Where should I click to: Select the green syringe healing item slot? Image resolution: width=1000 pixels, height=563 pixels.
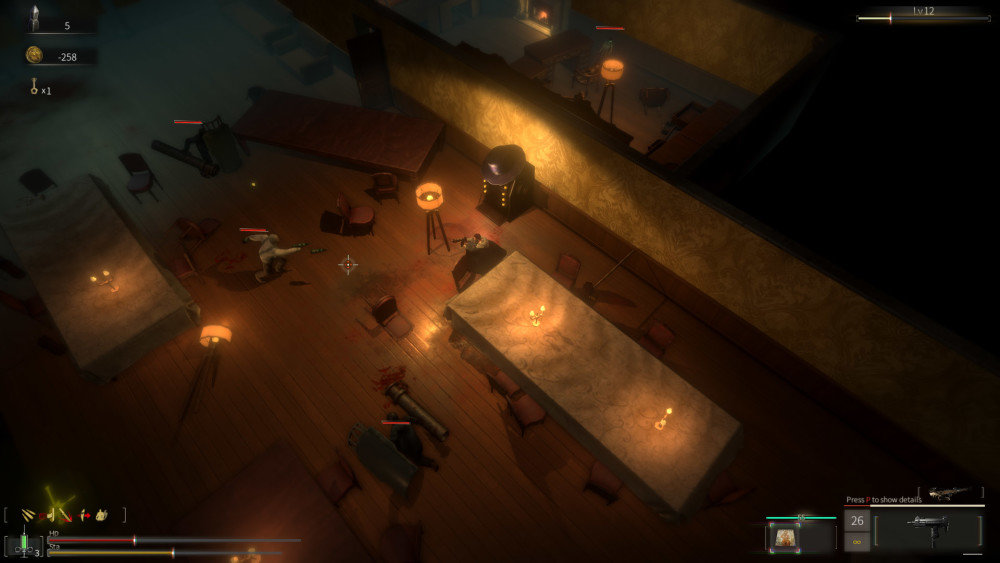[x=22, y=545]
